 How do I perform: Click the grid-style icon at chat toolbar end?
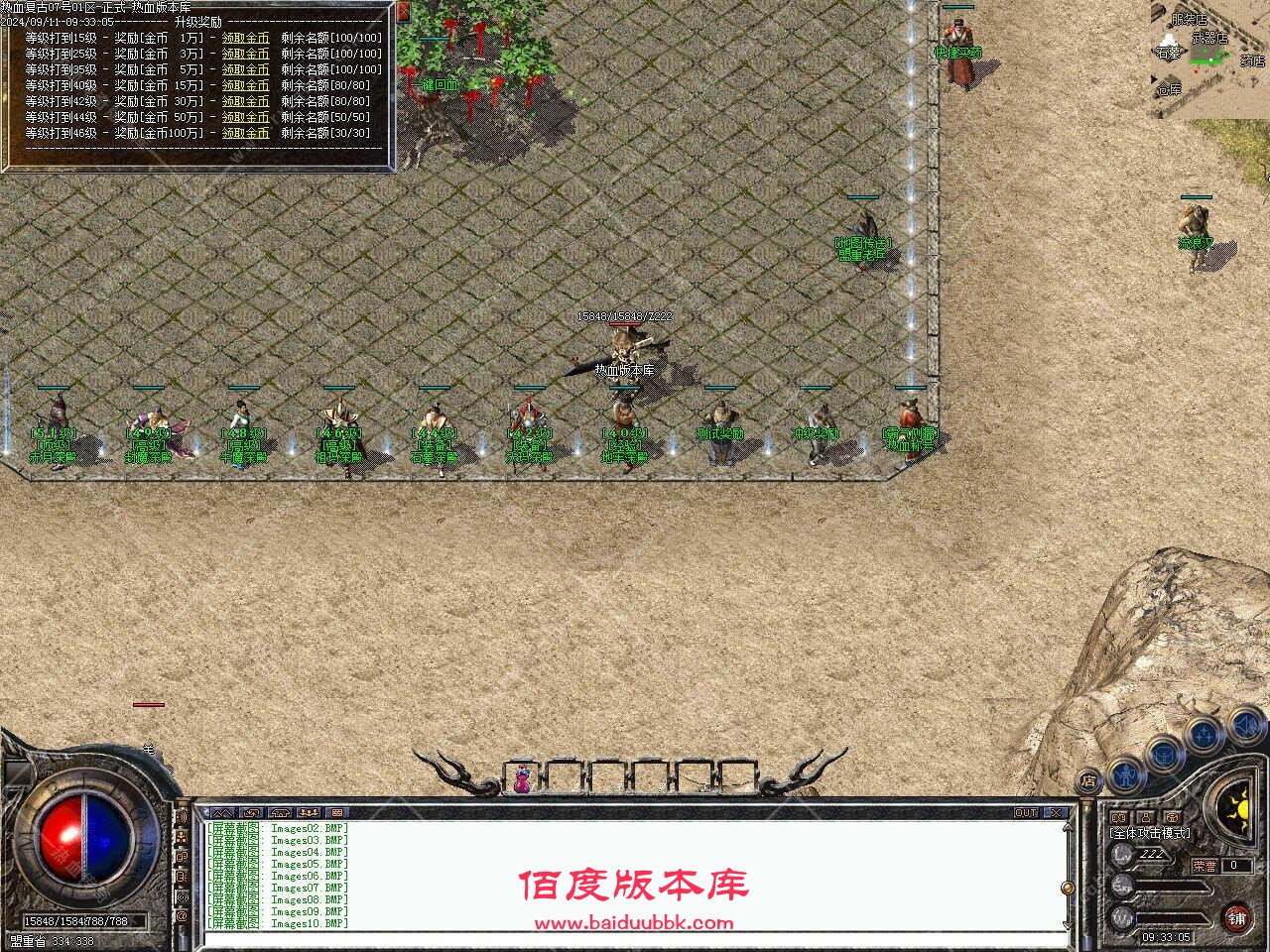[337, 811]
